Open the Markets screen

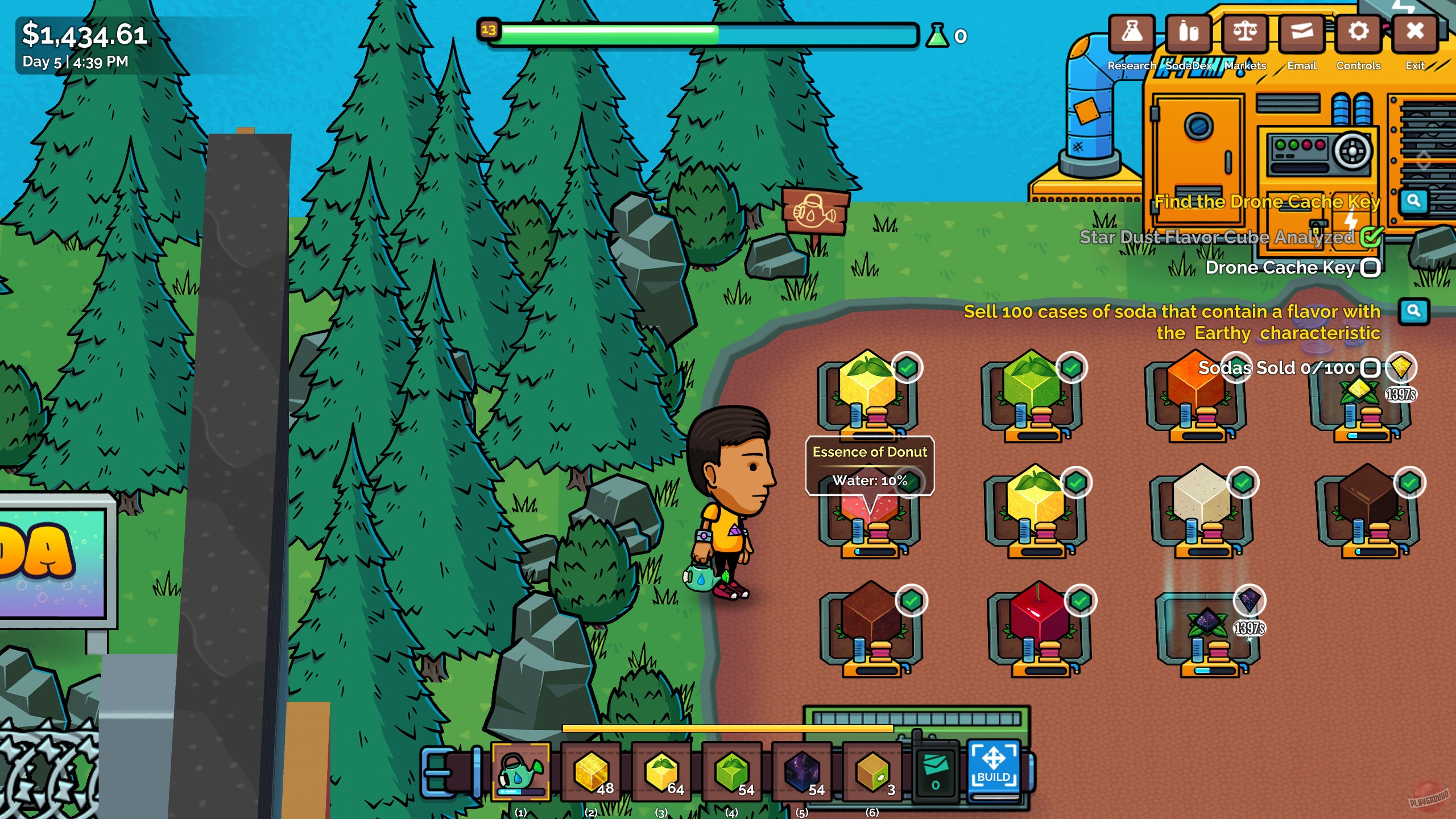click(x=1245, y=32)
